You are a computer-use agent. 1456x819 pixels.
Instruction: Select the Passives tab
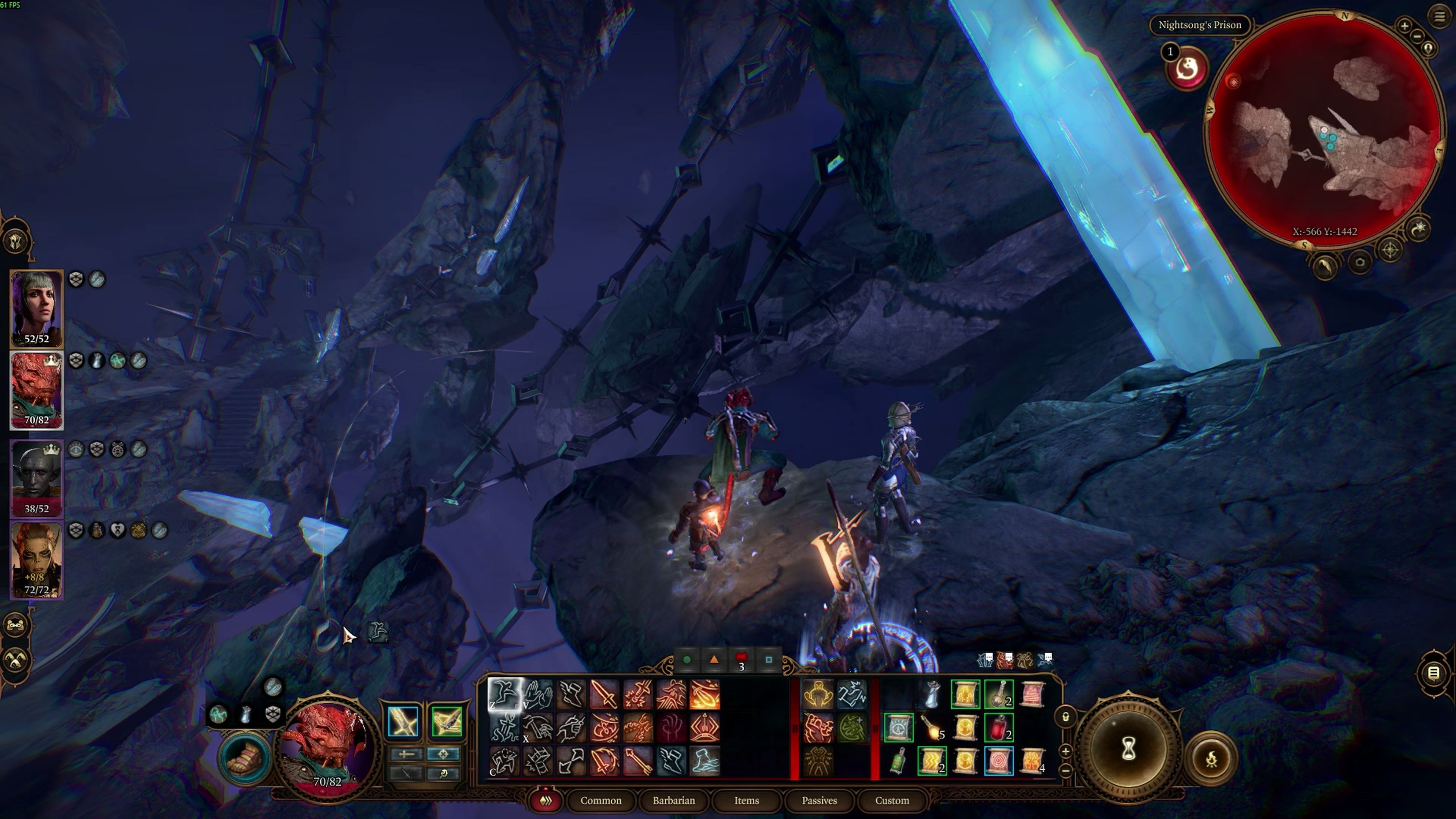pos(819,800)
